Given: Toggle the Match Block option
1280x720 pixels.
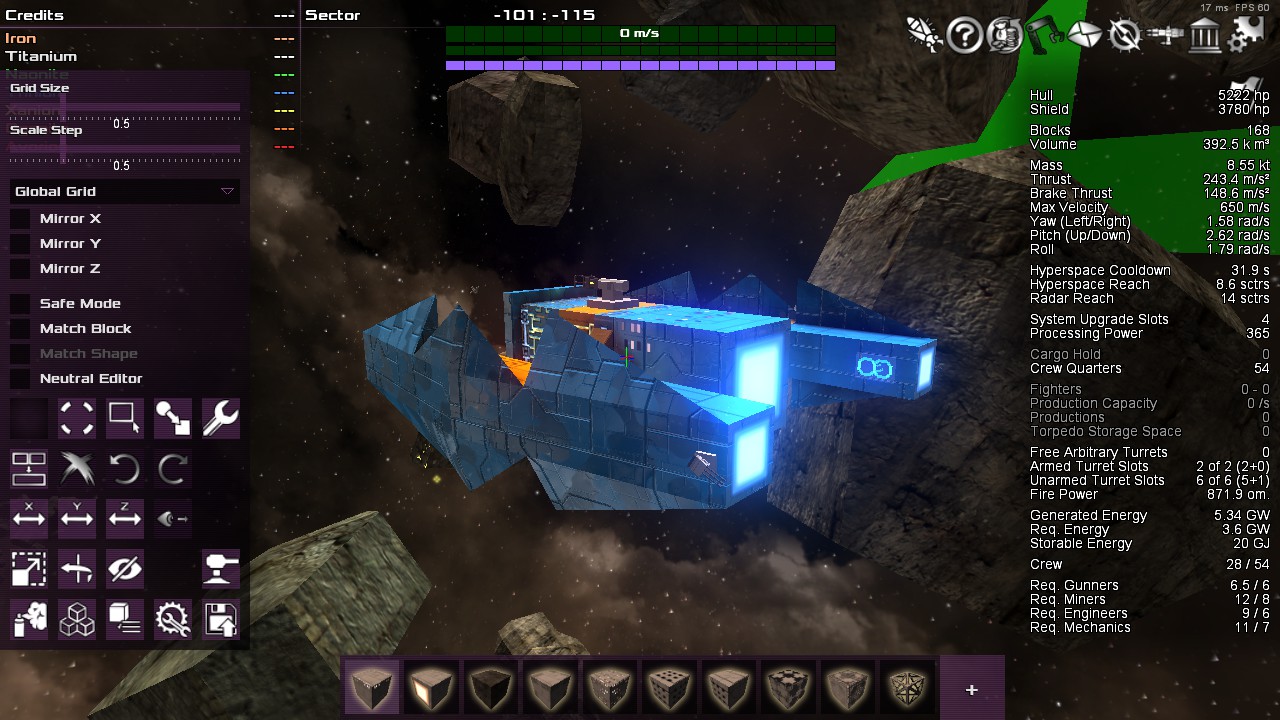Looking at the screenshot, I should click(x=20, y=329).
